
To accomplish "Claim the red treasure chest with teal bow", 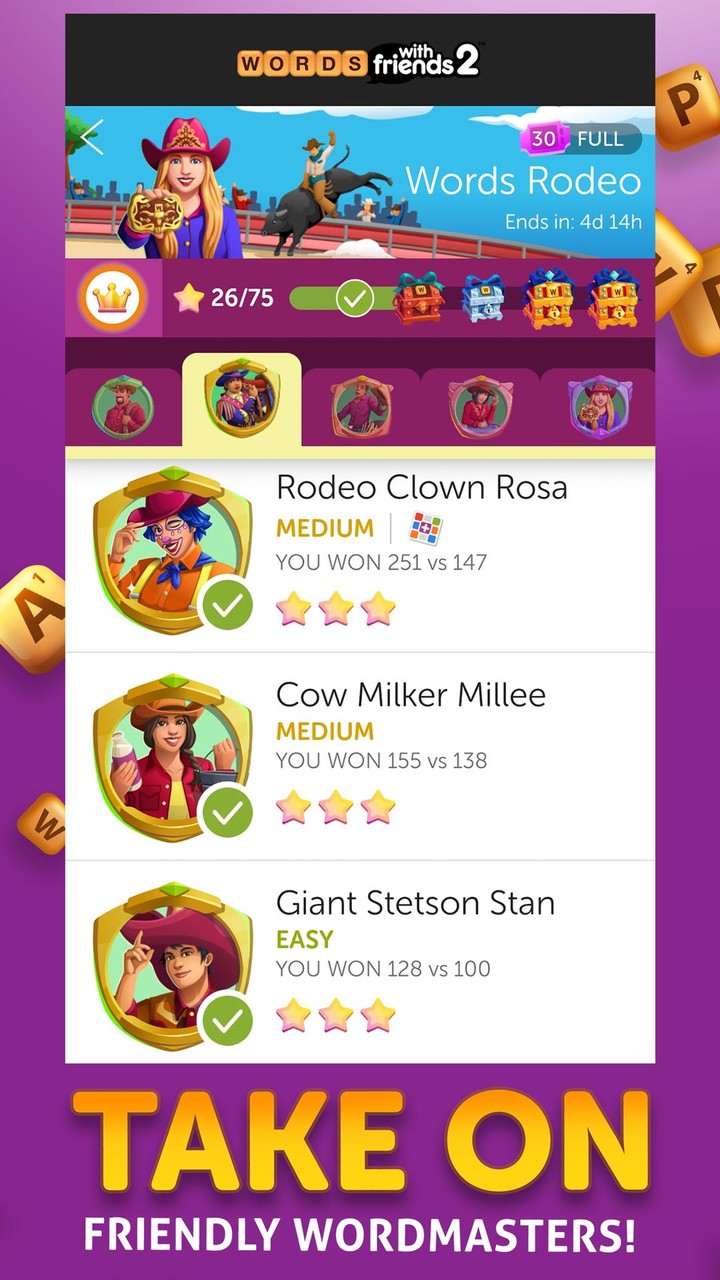I will pos(417,297).
